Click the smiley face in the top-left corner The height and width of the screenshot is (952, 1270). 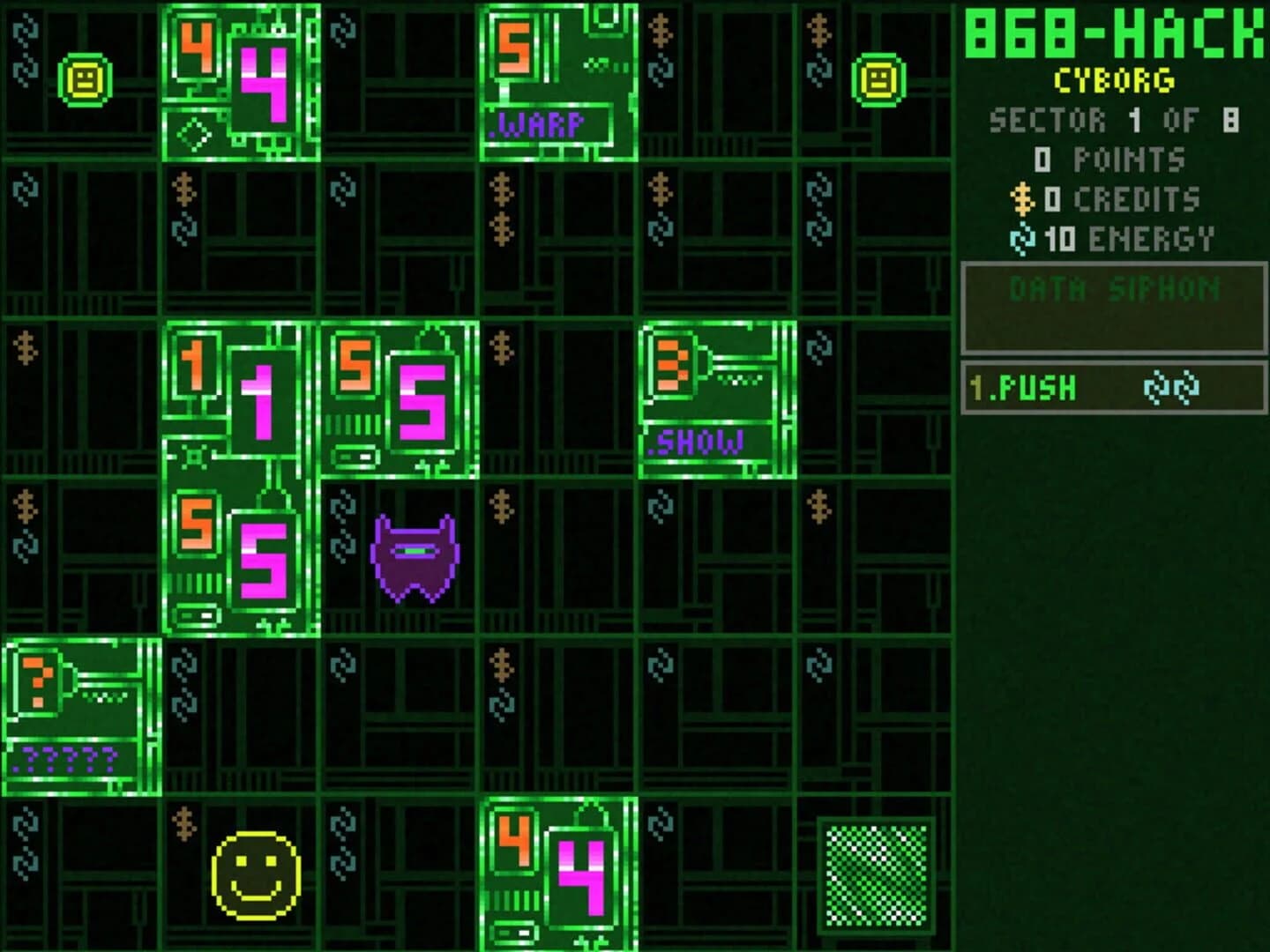[85, 78]
